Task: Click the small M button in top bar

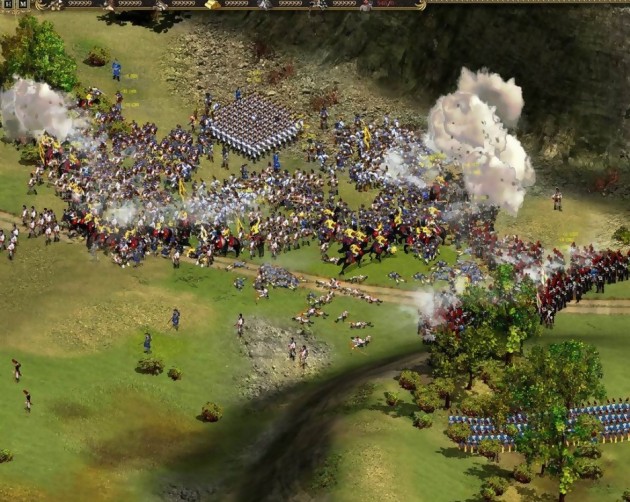Action: [x=23, y=5]
